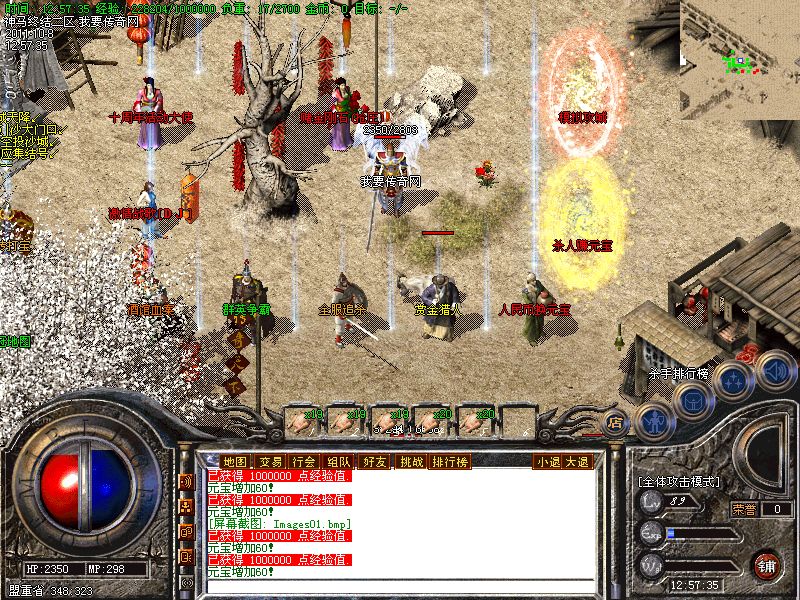This screenshot has width=800, height=600.
Task: Click the red 铺 stall button
Action: pos(766,565)
